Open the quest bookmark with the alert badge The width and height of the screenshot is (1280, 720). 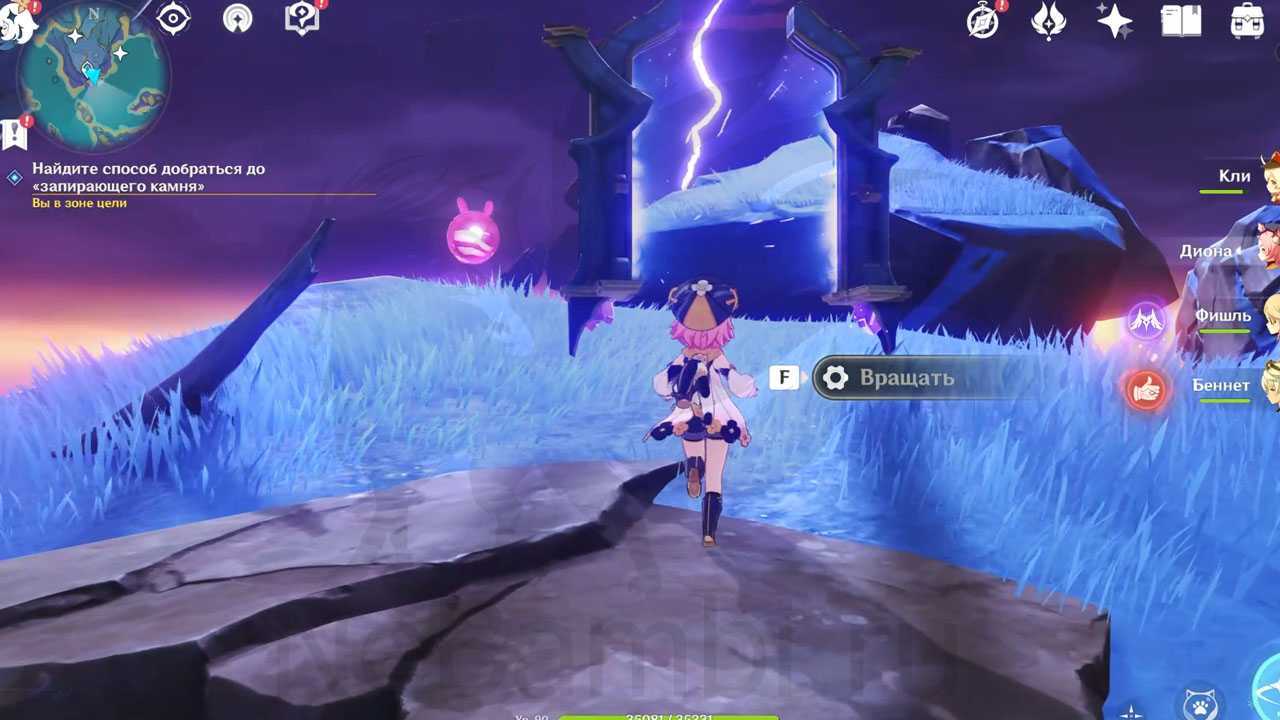point(14,133)
